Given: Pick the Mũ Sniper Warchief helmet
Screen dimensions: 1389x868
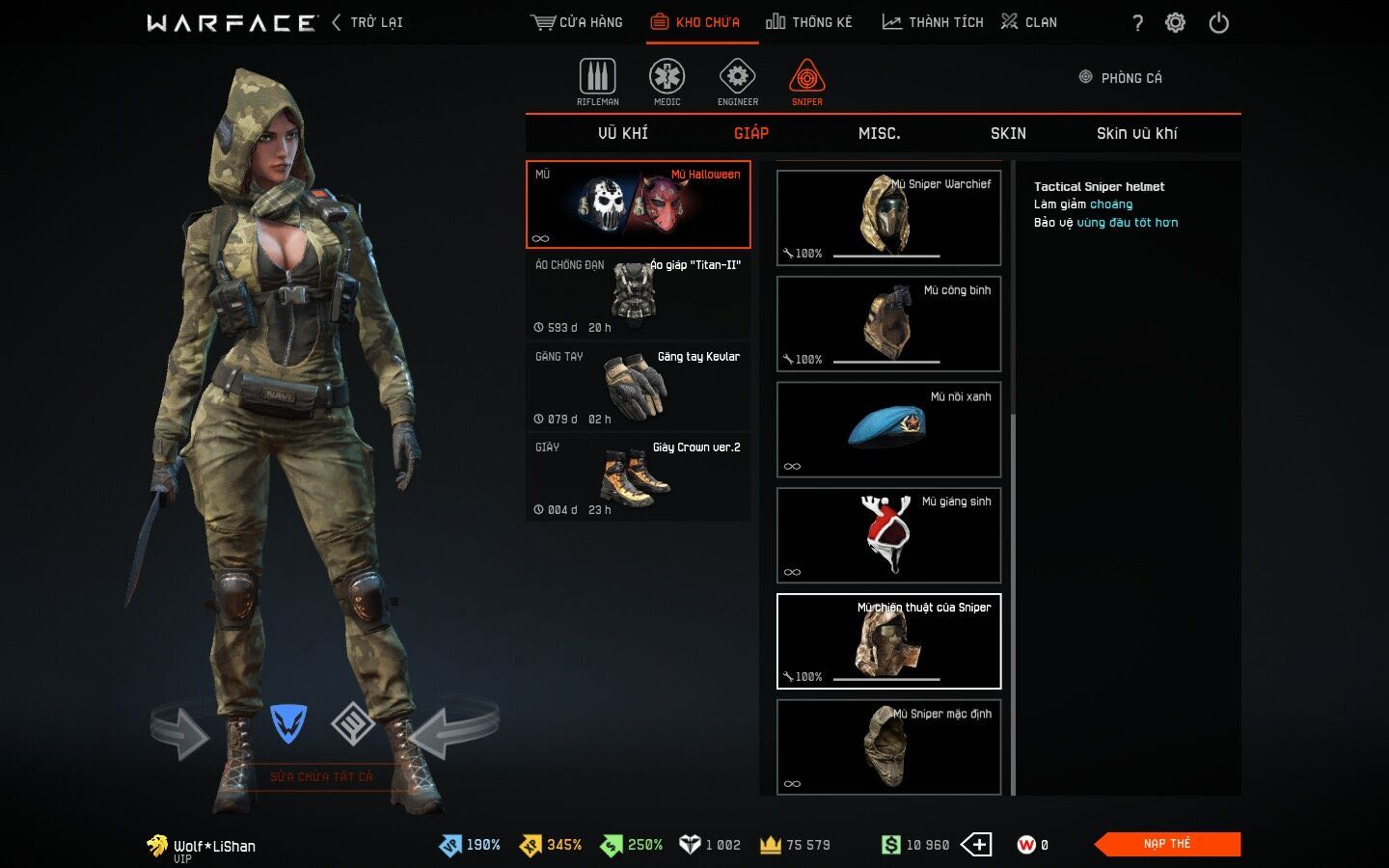Looking at the screenshot, I should (888, 218).
